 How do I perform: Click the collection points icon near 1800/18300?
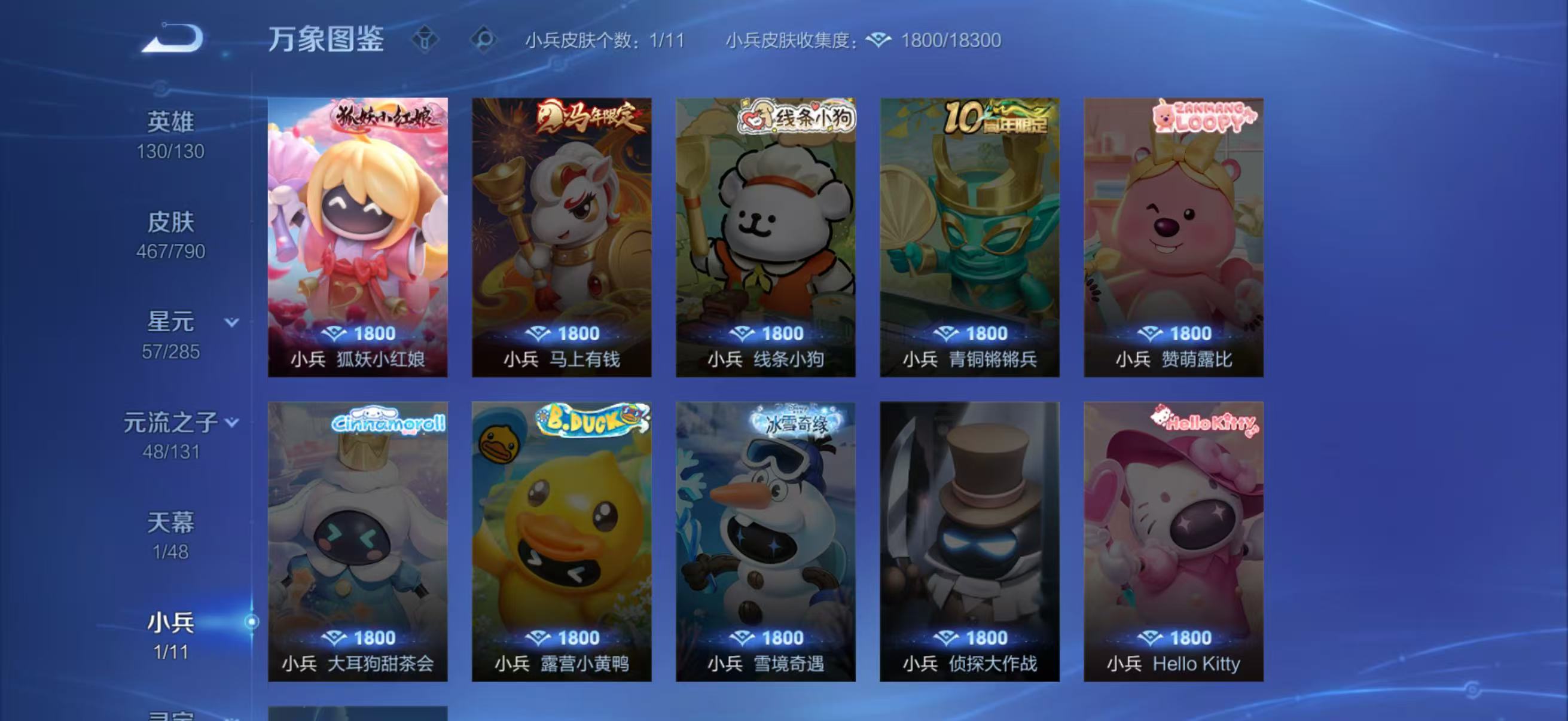[x=875, y=39]
